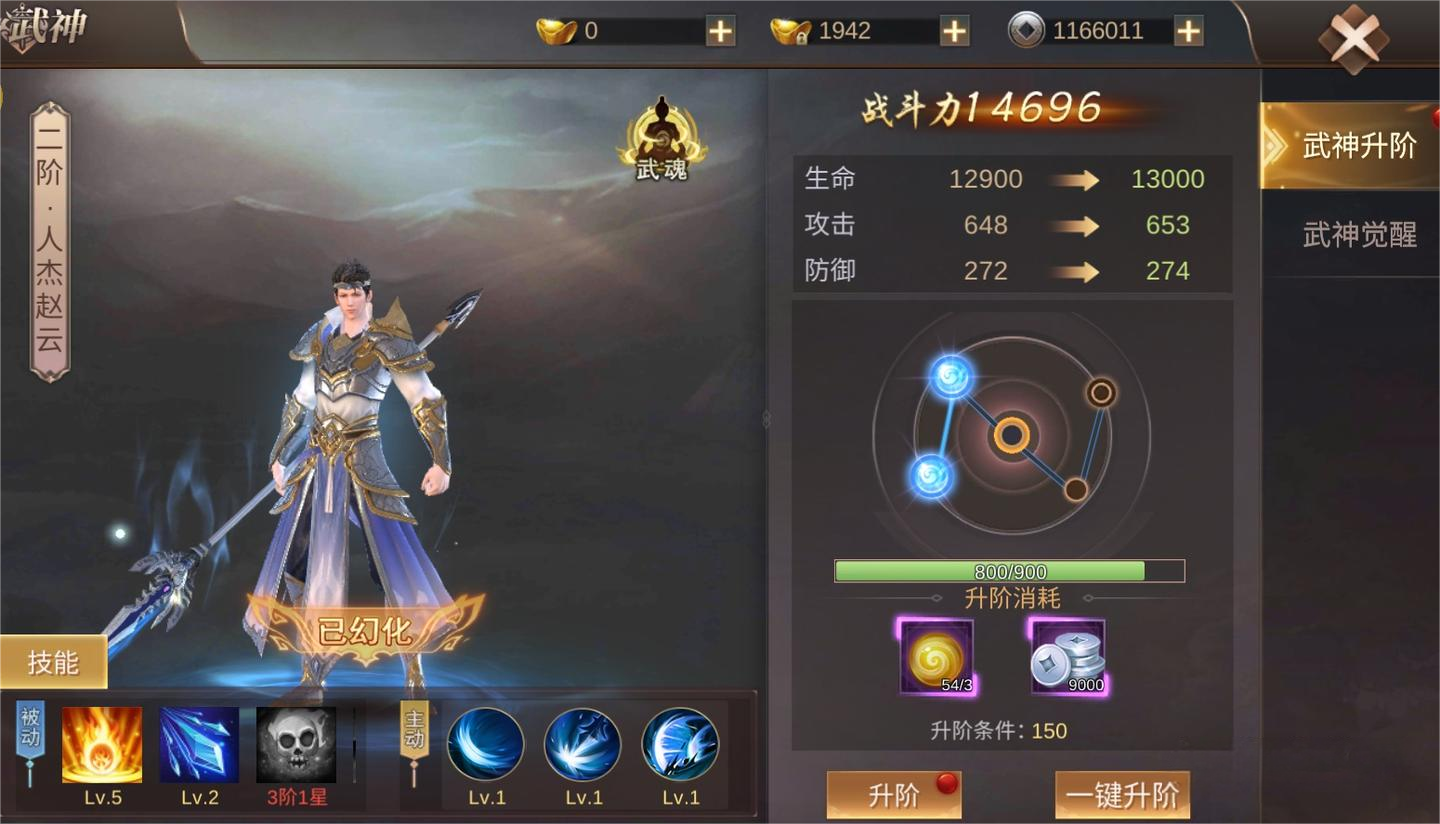The width and height of the screenshot is (1440, 824).
Task: Add gold ingots with the plus button beside 0
Action: [720, 31]
